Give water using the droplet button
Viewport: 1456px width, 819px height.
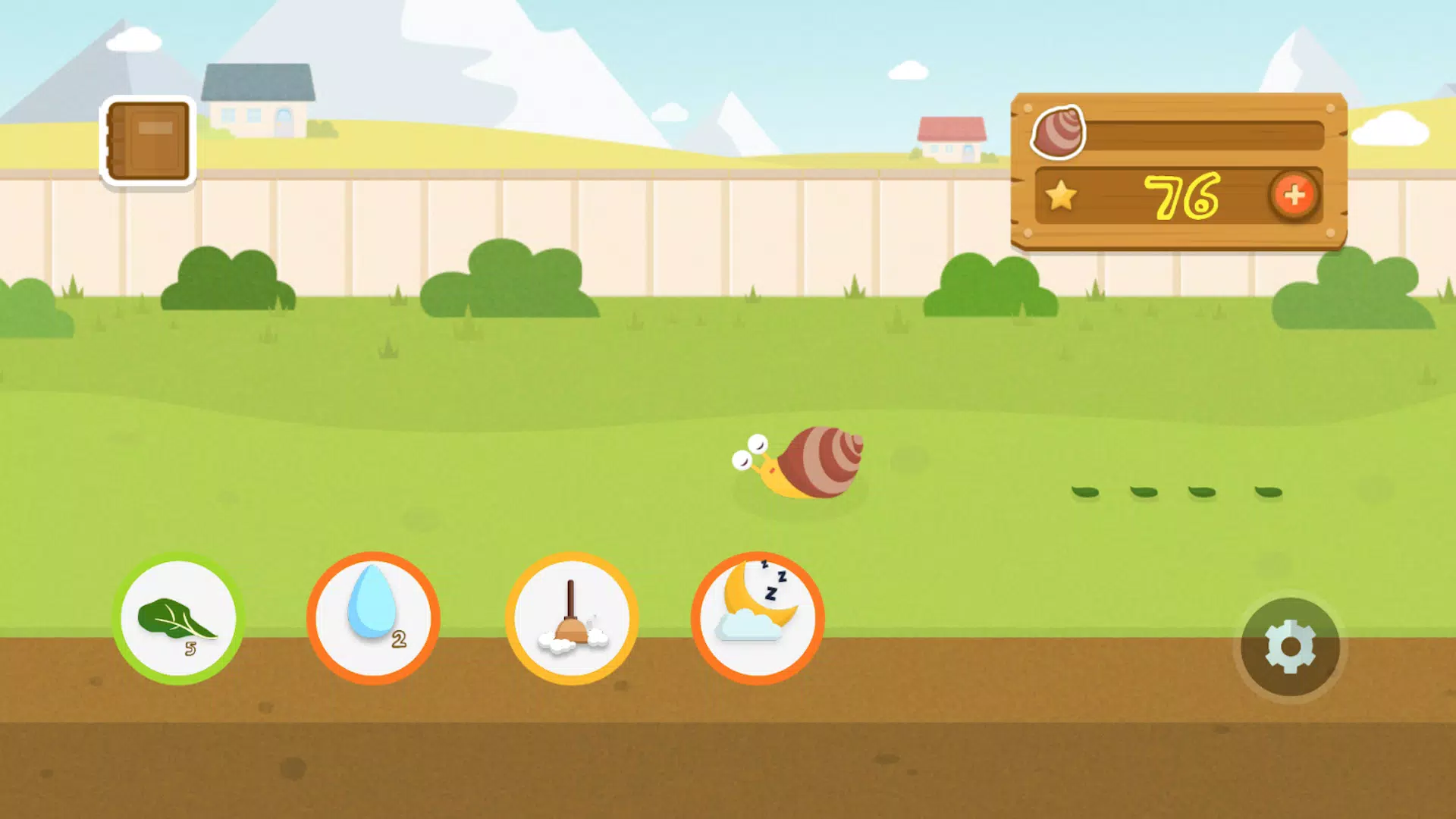coord(373,618)
